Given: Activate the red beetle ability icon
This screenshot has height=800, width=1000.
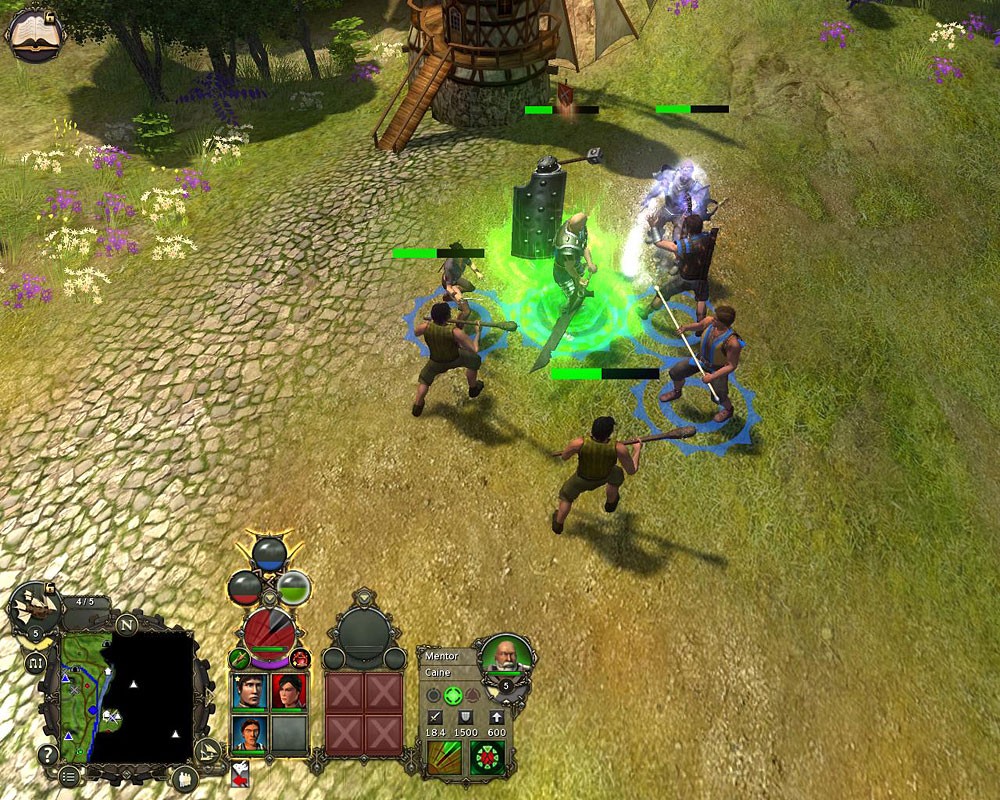Looking at the screenshot, I should click(488, 758).
